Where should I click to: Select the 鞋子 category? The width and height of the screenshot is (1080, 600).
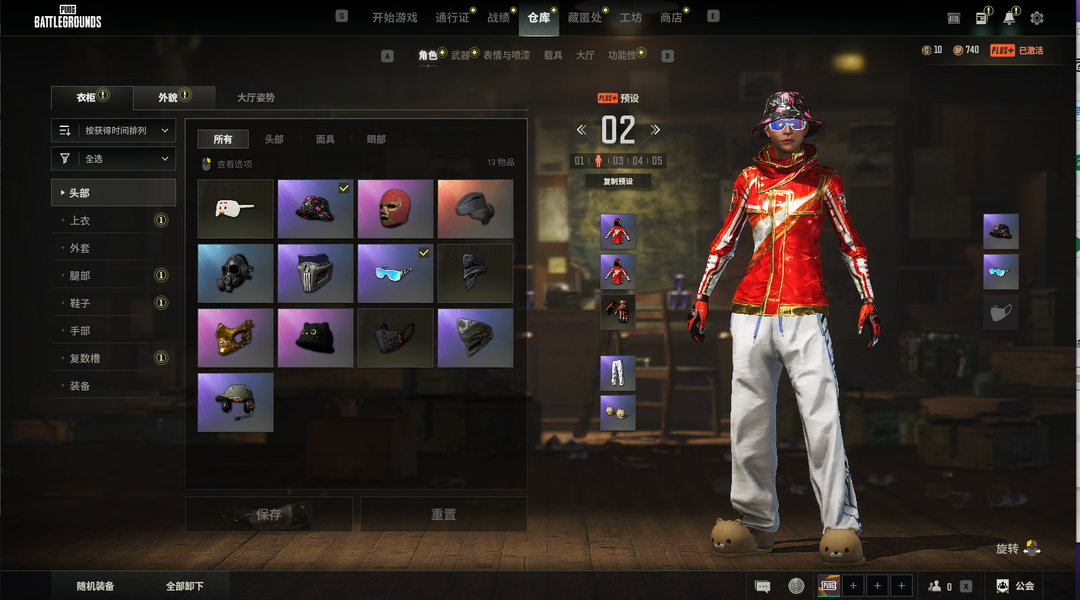tap(80, 303)
